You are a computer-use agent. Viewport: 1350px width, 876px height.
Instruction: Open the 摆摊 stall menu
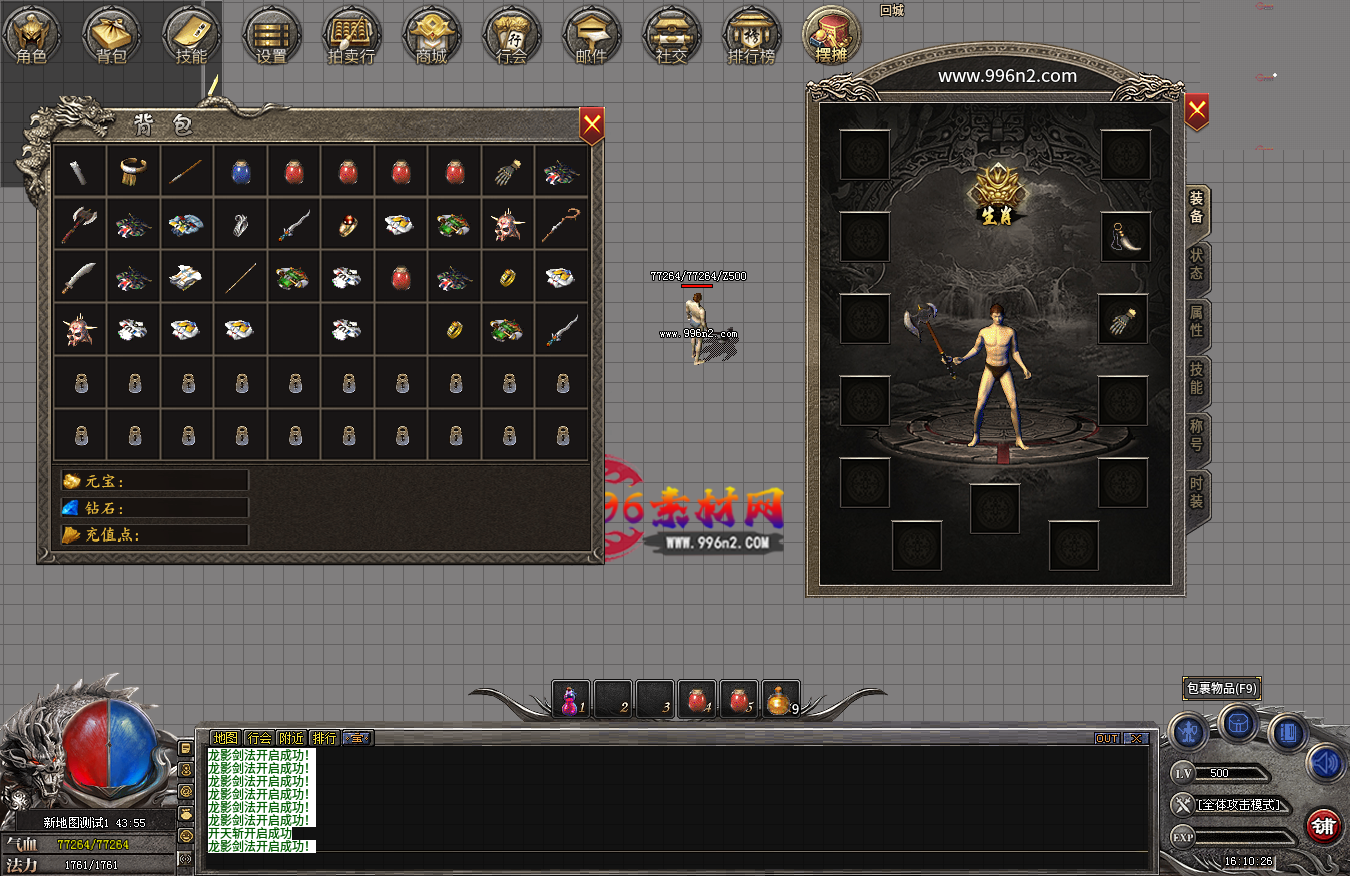click(831, 36)
